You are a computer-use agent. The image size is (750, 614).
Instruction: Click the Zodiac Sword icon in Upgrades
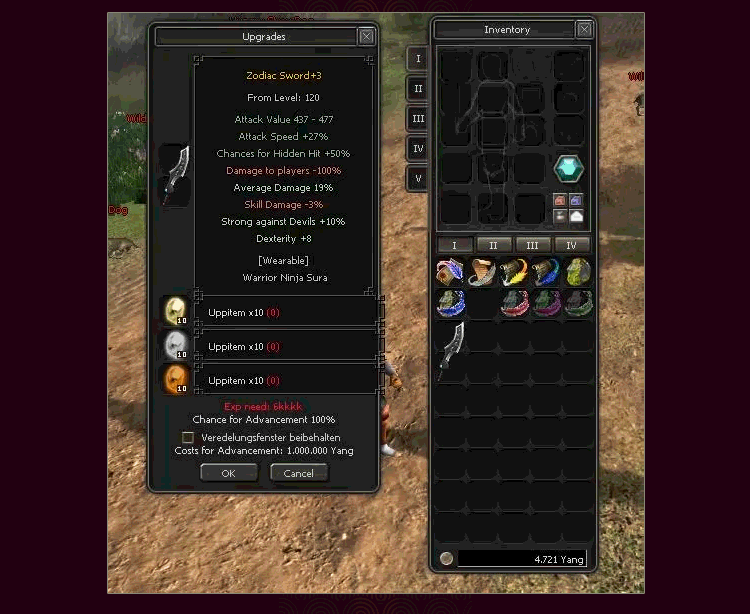[176, 174]
